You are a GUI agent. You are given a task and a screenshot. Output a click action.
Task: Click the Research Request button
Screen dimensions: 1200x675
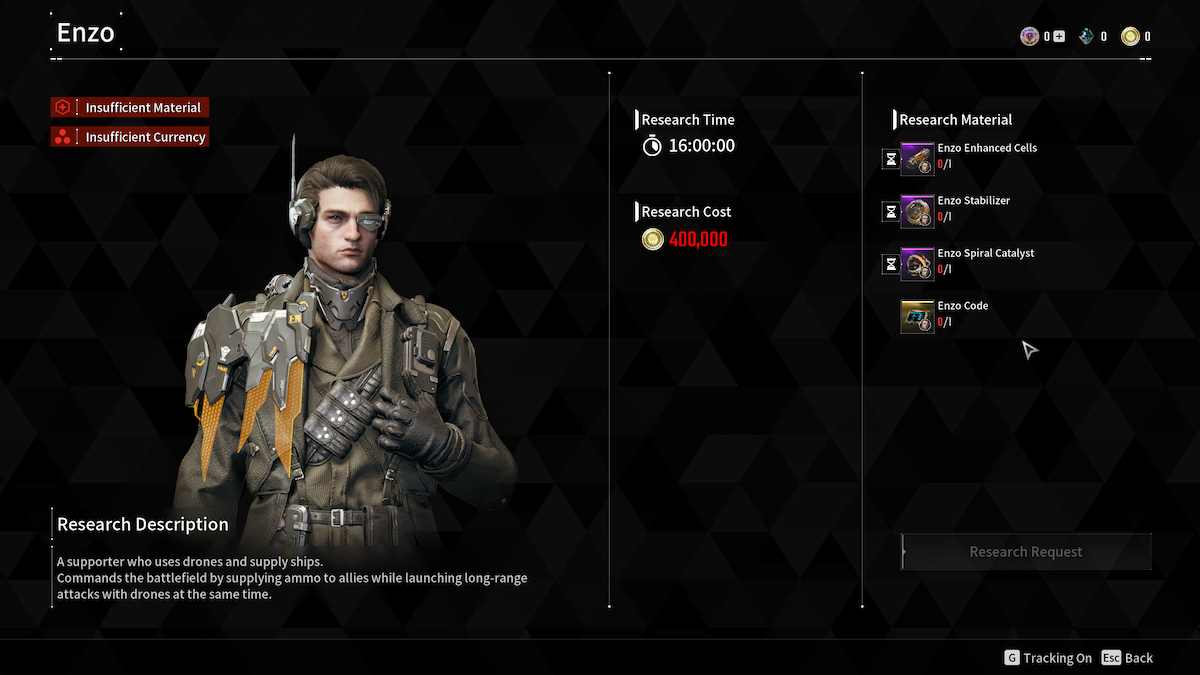pos(1026,552)
